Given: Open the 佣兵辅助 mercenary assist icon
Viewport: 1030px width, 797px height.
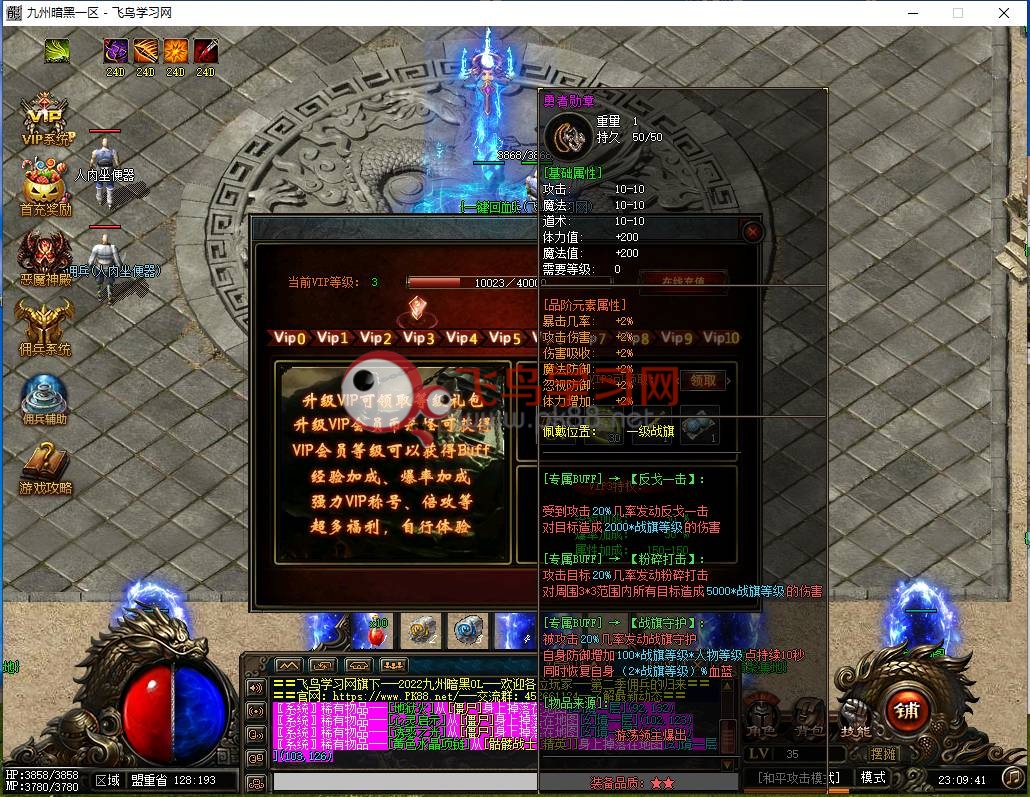Looking at the screenshot, I should 44,396.
